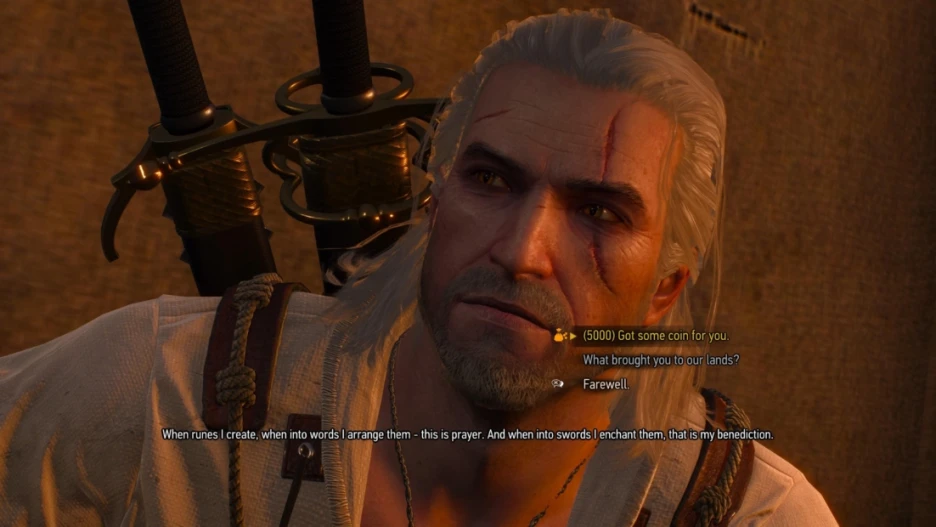This screenshot has width=936, height=527.
Task: Select the "Farewell" dialogue option
Action: tap(606, 384)
